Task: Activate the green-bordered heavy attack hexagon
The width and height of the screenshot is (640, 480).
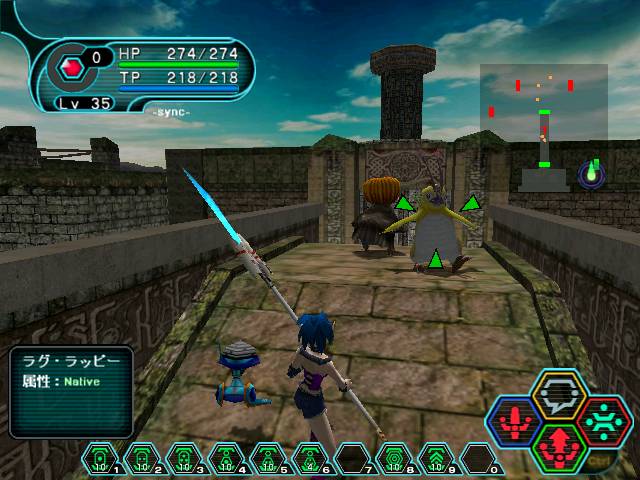Action: click(562, 444)
